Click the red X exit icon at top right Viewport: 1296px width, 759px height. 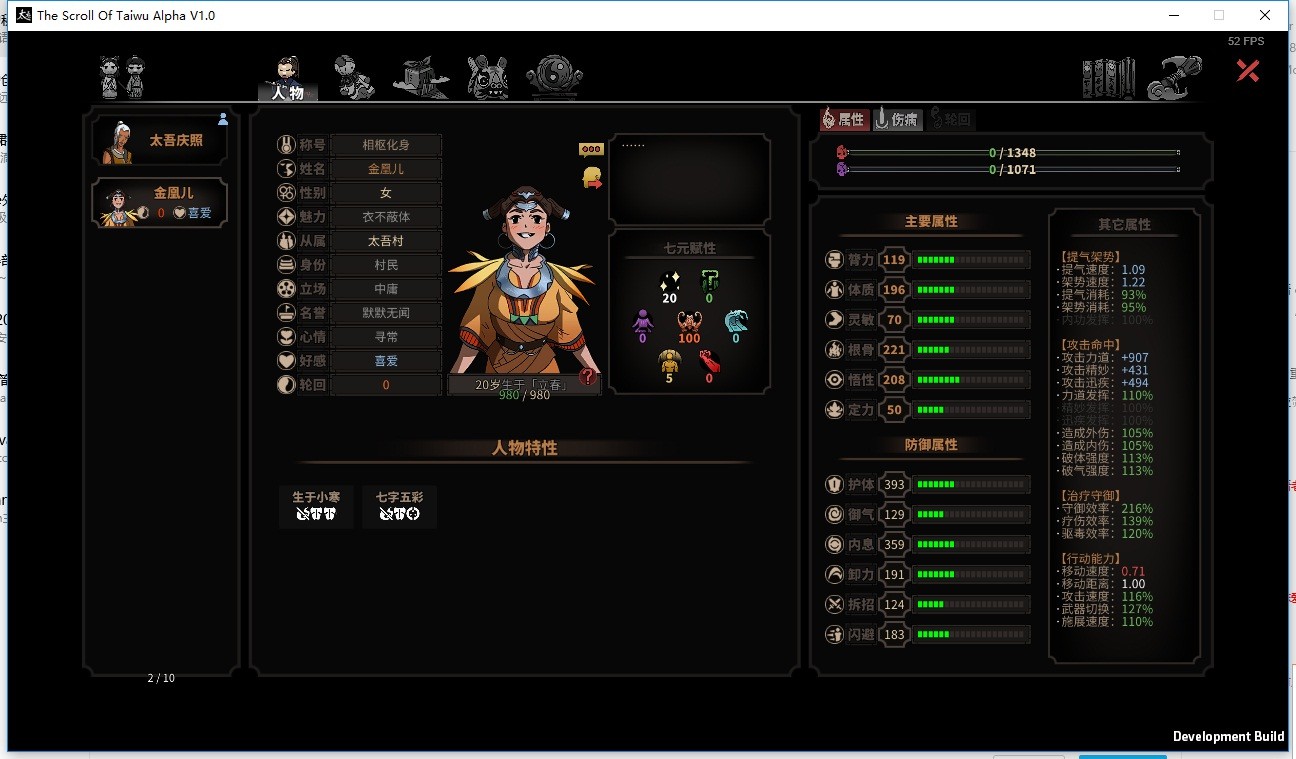click(x=1247, y=70)
